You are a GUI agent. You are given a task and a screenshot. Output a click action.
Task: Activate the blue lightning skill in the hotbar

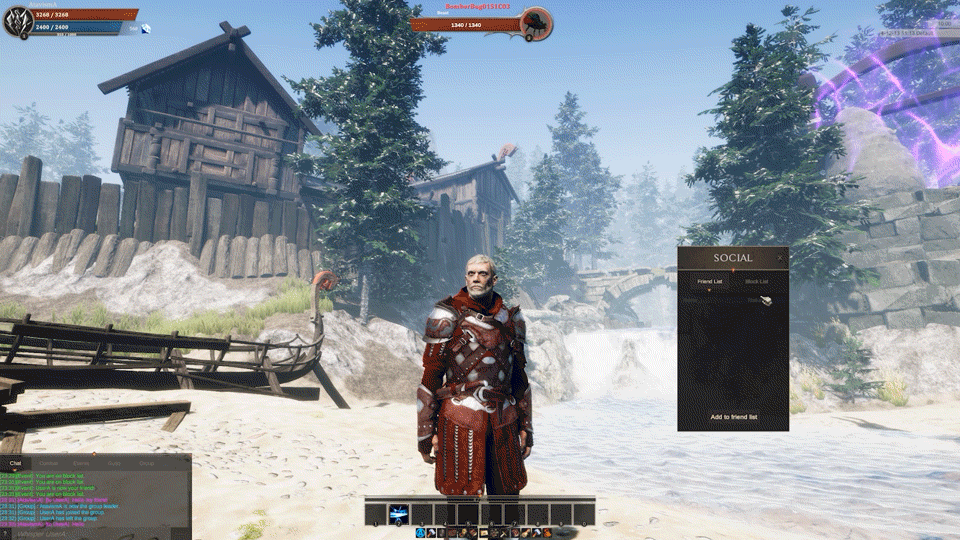click(x=399, y=514)
